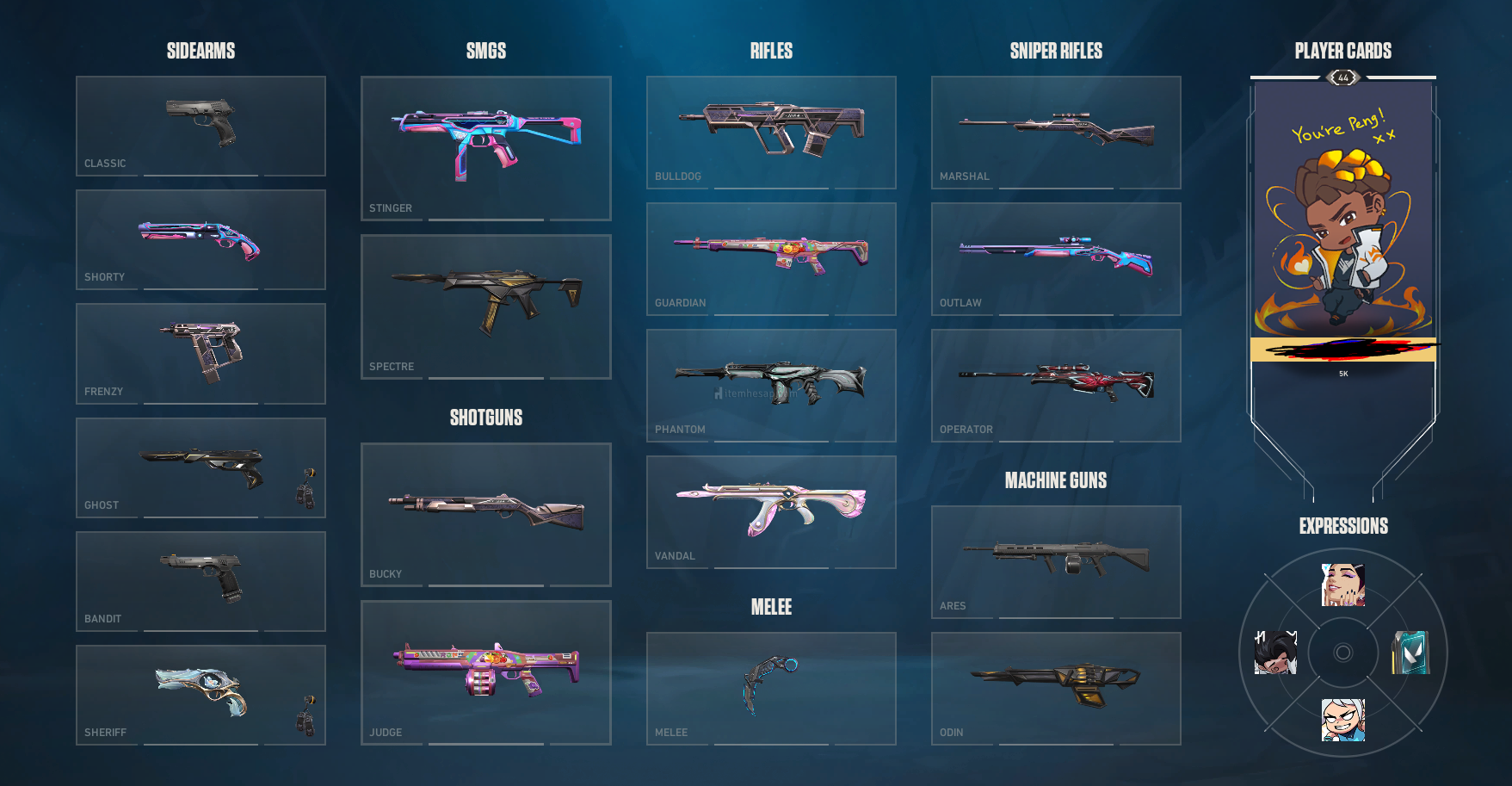Open the Odin machine gun slot
The image size is (1512, 786).
click(1056, 688)
